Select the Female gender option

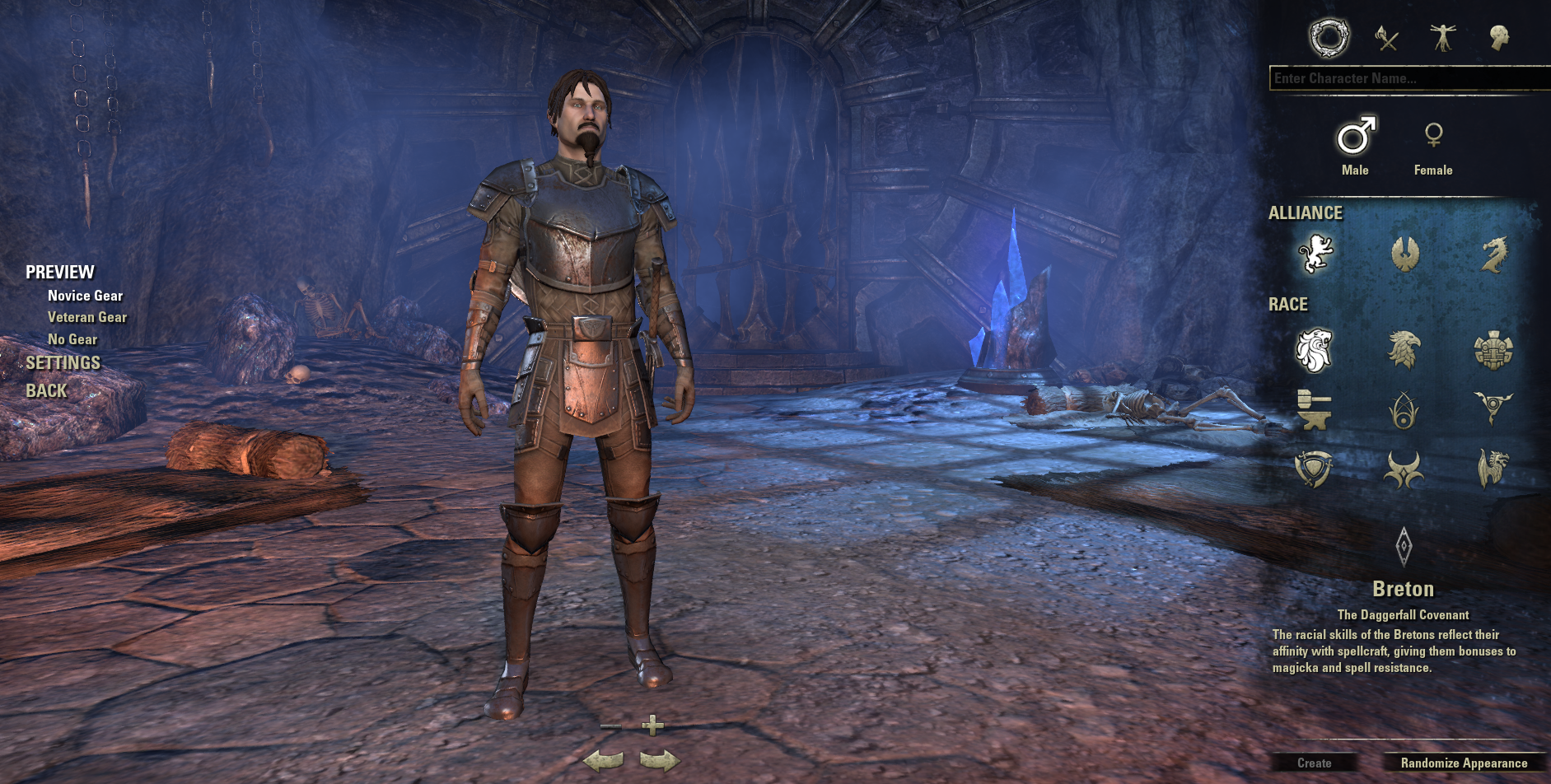(1433, 147)
